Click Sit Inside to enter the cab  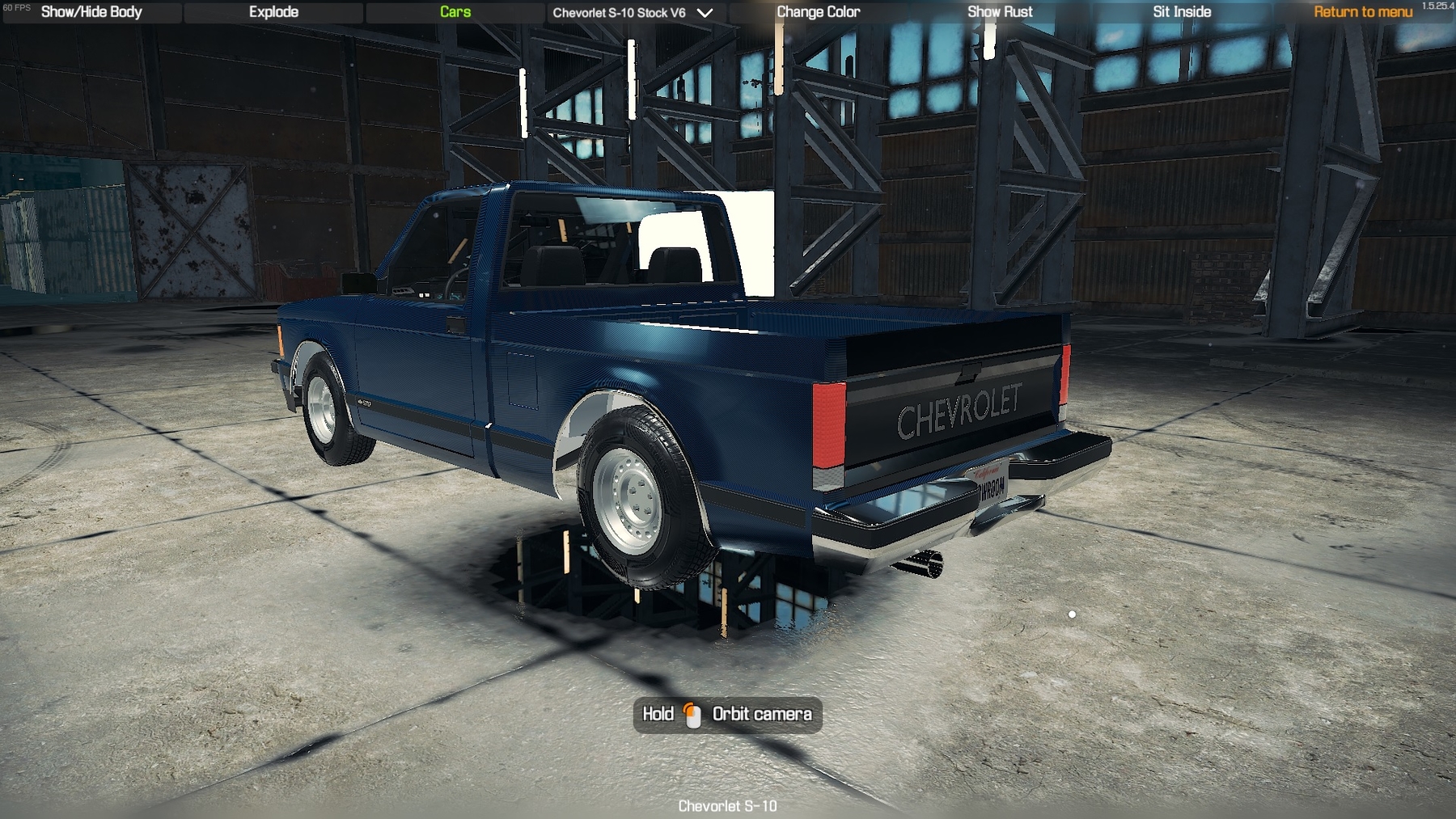[1181, 12]
